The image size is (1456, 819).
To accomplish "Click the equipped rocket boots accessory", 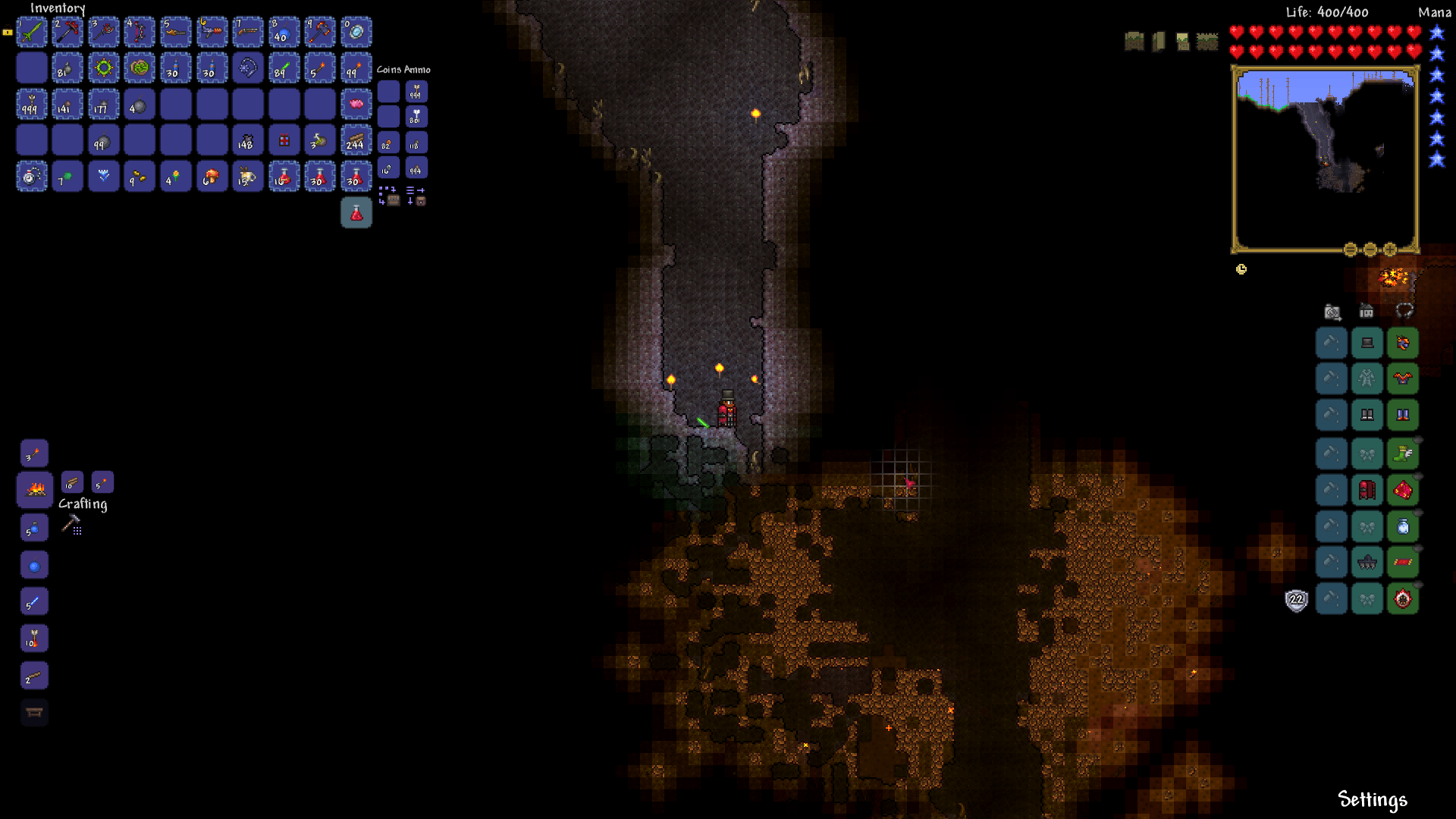I will (1403, 453).
